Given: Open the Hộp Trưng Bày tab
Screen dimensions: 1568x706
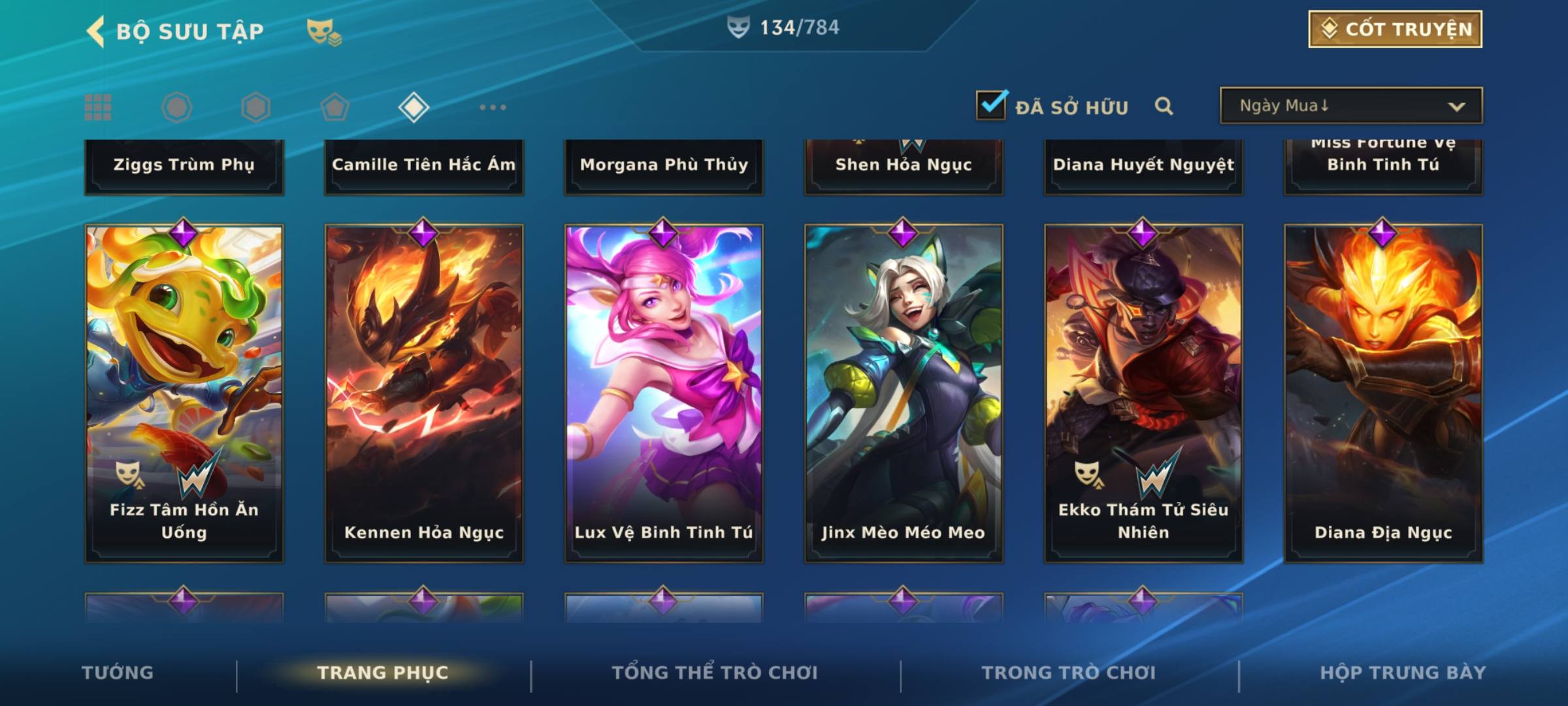Looking at the screenshot, I should tap(1403, 673).
